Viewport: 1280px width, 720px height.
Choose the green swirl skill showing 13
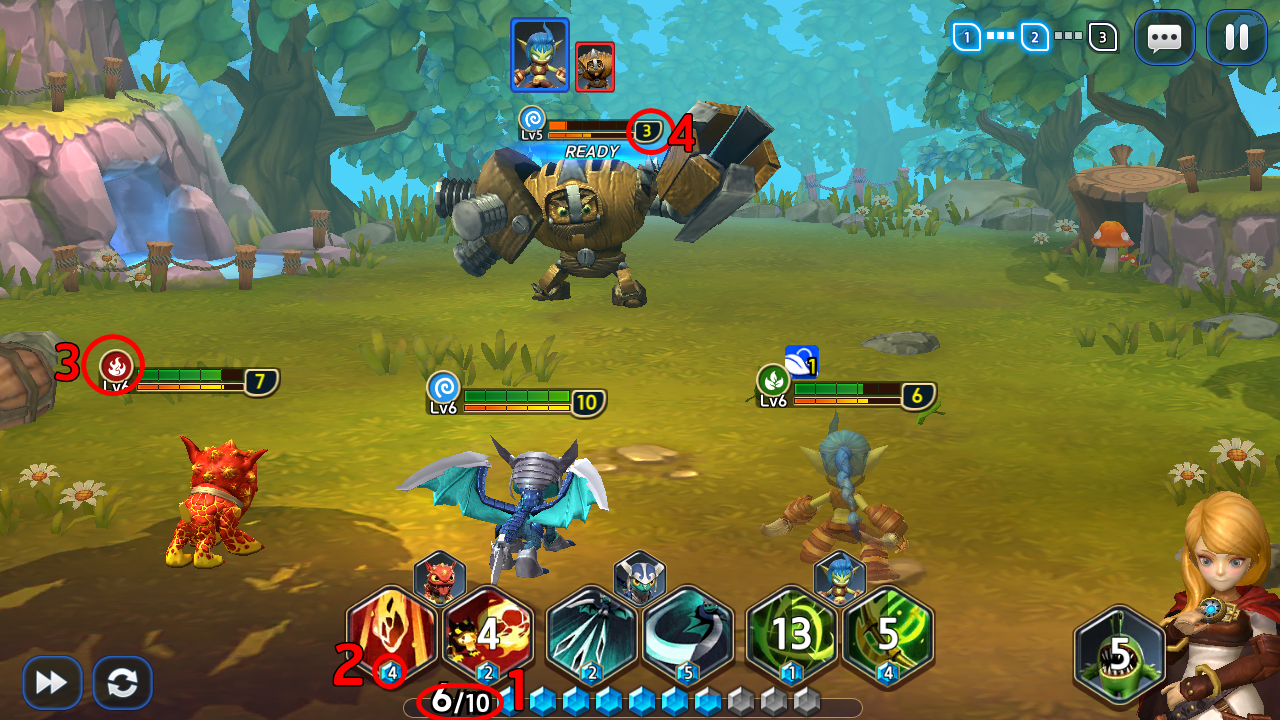(791, 634)
